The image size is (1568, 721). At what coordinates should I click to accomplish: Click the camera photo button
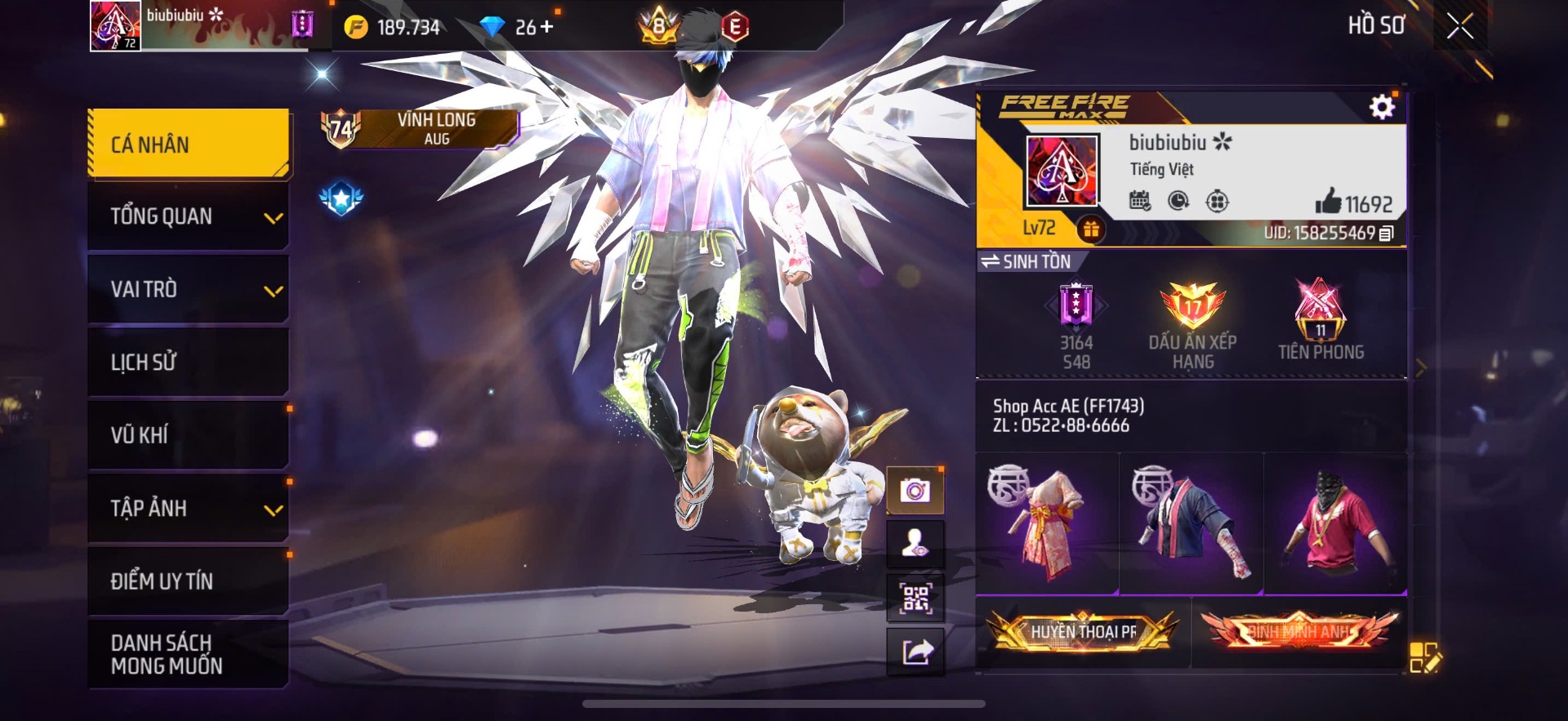point(915,491)
